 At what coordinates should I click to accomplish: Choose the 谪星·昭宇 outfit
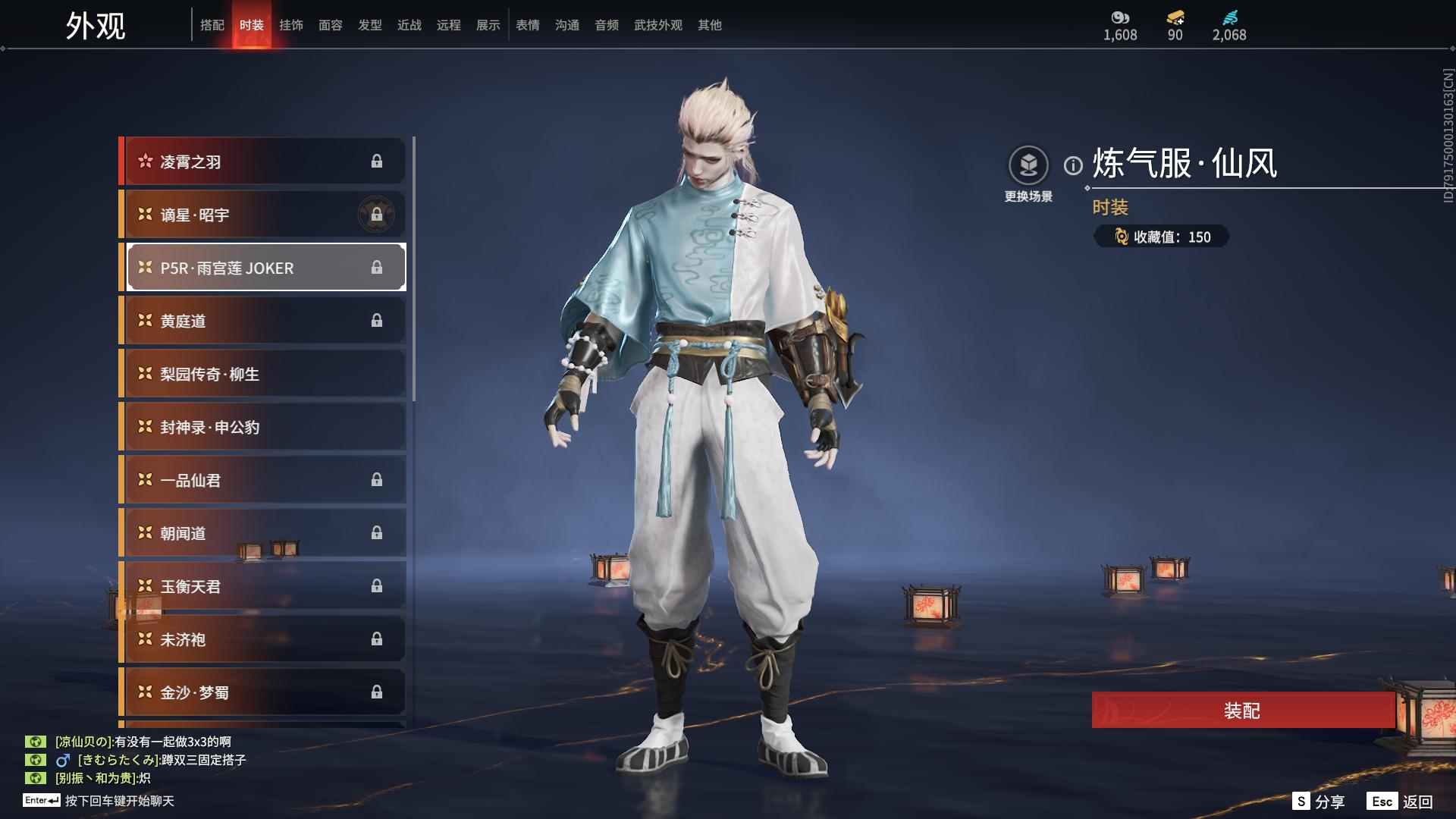(262, 215)
